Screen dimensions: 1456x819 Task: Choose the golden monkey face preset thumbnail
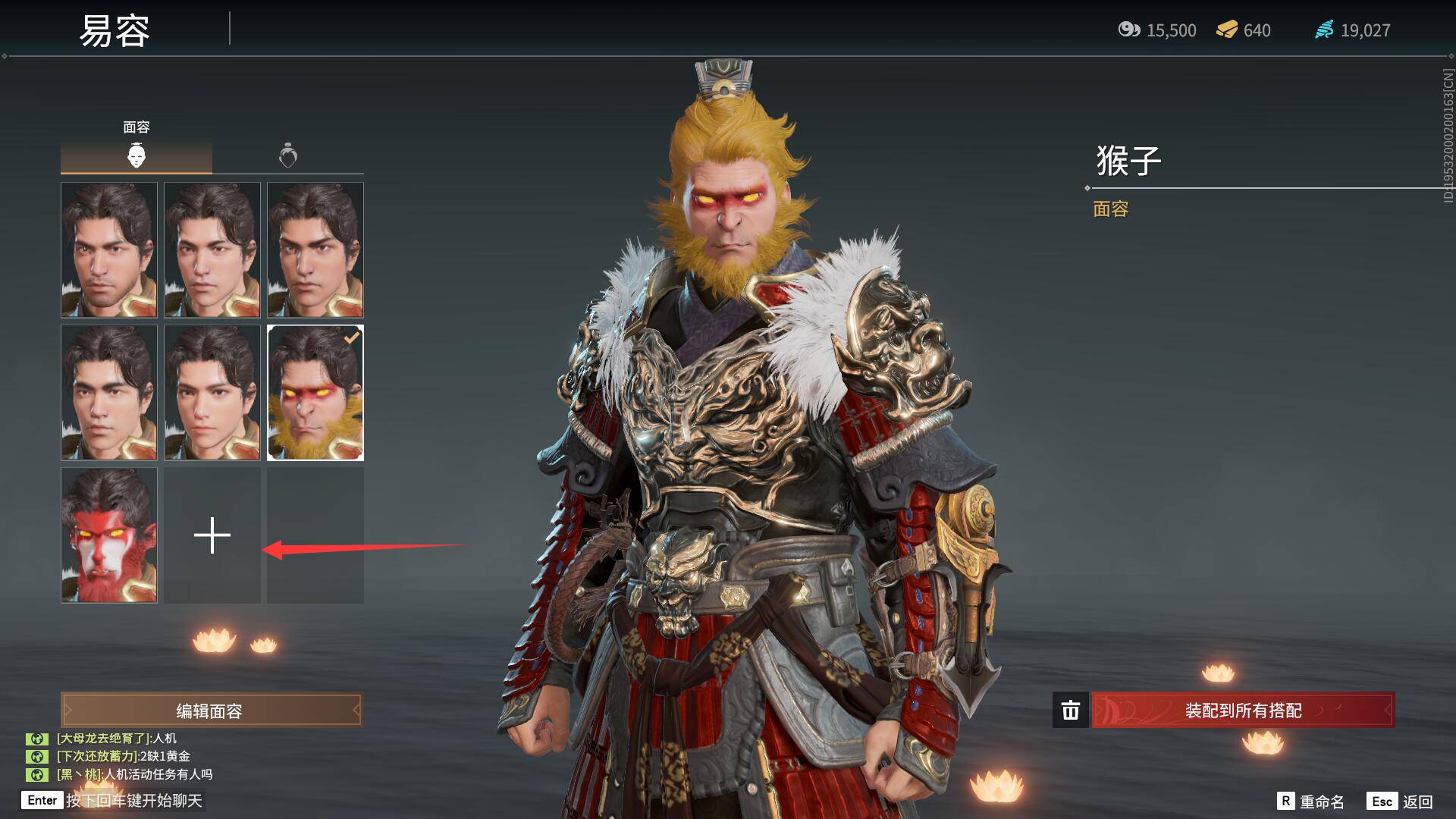[315, 393]
